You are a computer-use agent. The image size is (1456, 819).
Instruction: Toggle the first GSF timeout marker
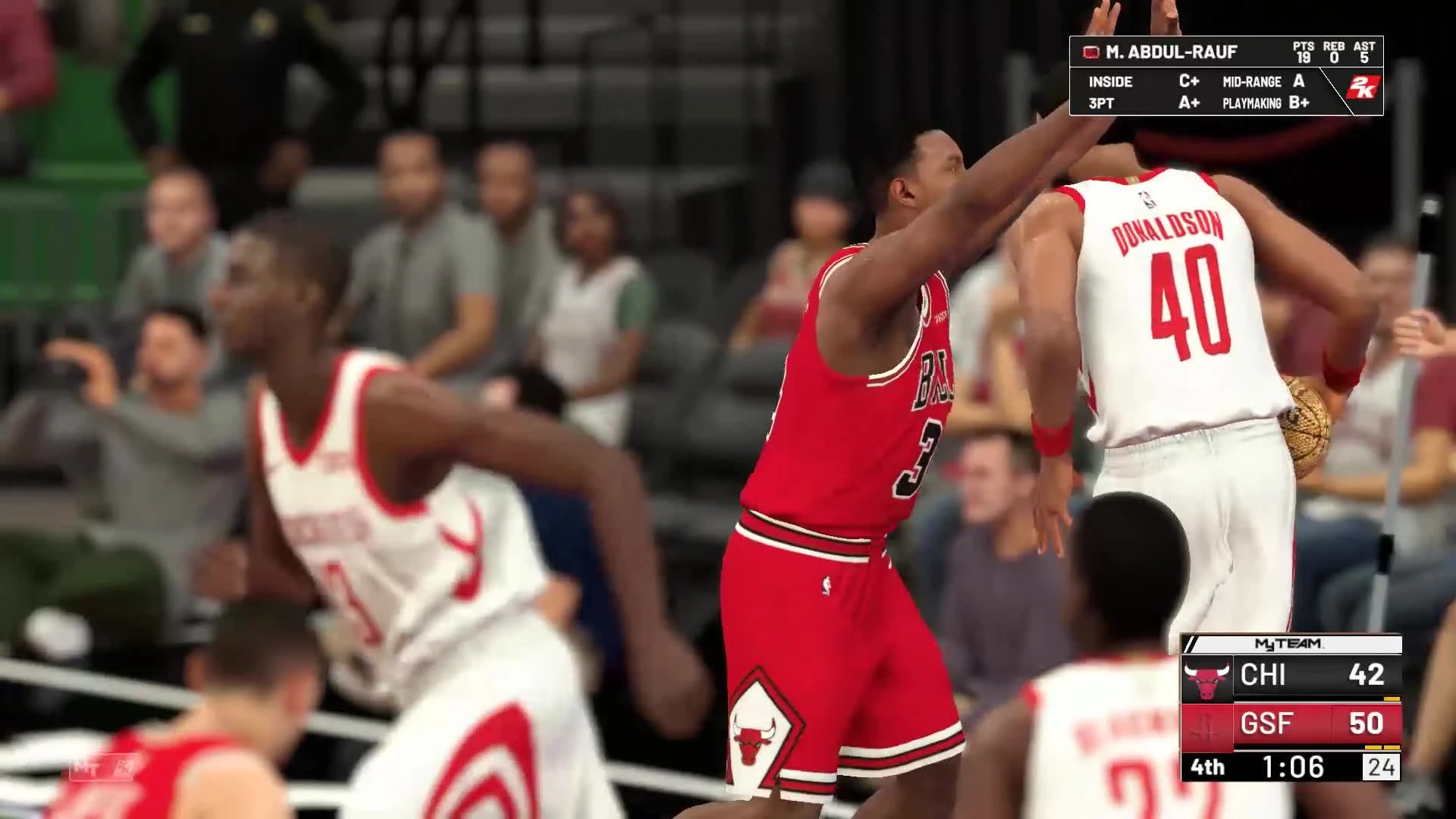pos(1373,747)
